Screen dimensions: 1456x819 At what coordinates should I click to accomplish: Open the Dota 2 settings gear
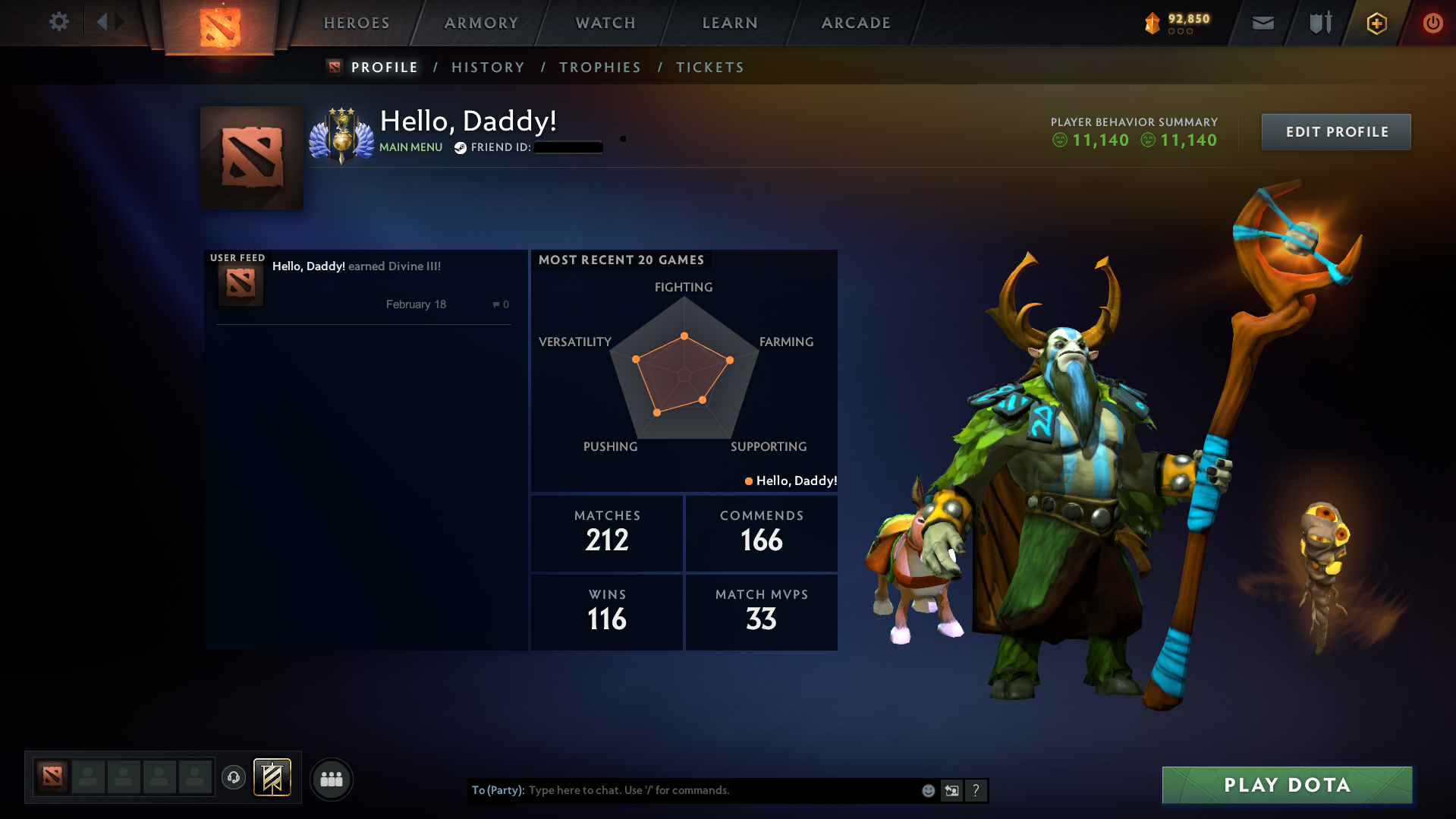pyautogui.click(x=59, y=22)
